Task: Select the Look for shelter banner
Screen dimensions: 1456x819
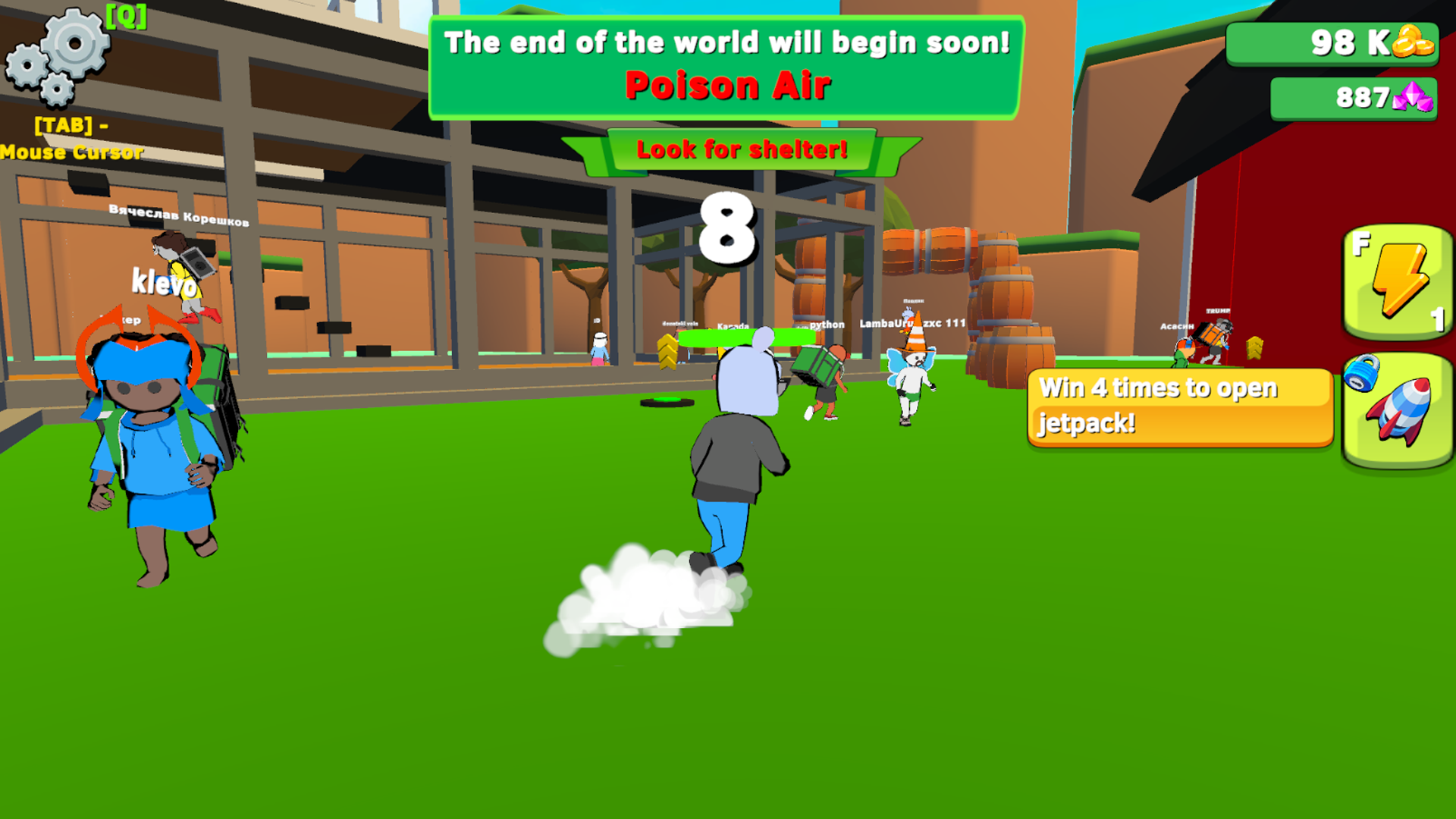Action: (x=742, y=149)
